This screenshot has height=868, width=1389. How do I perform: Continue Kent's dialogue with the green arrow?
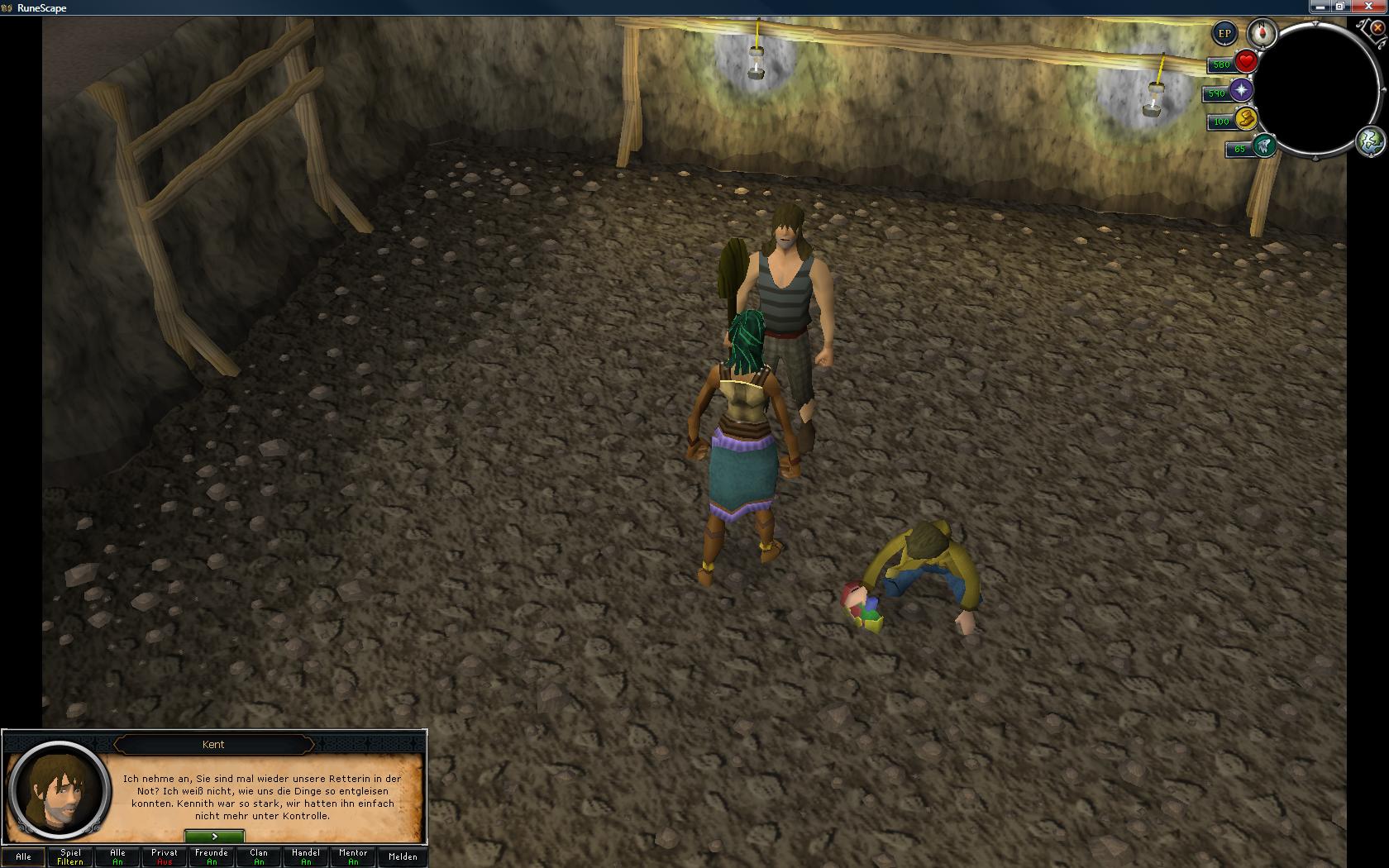[x=214, y=837]
